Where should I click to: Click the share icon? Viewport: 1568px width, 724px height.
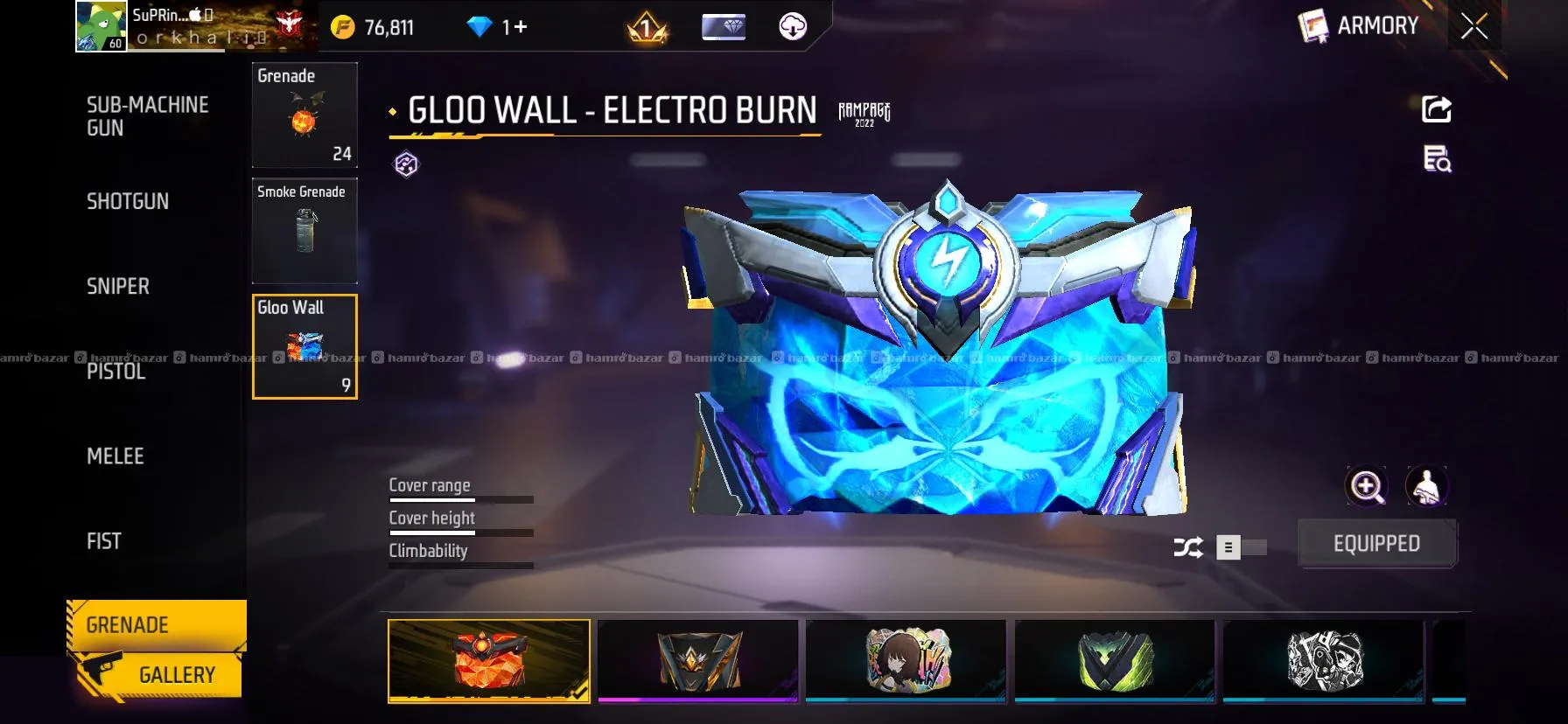(x=1436, y=109)
